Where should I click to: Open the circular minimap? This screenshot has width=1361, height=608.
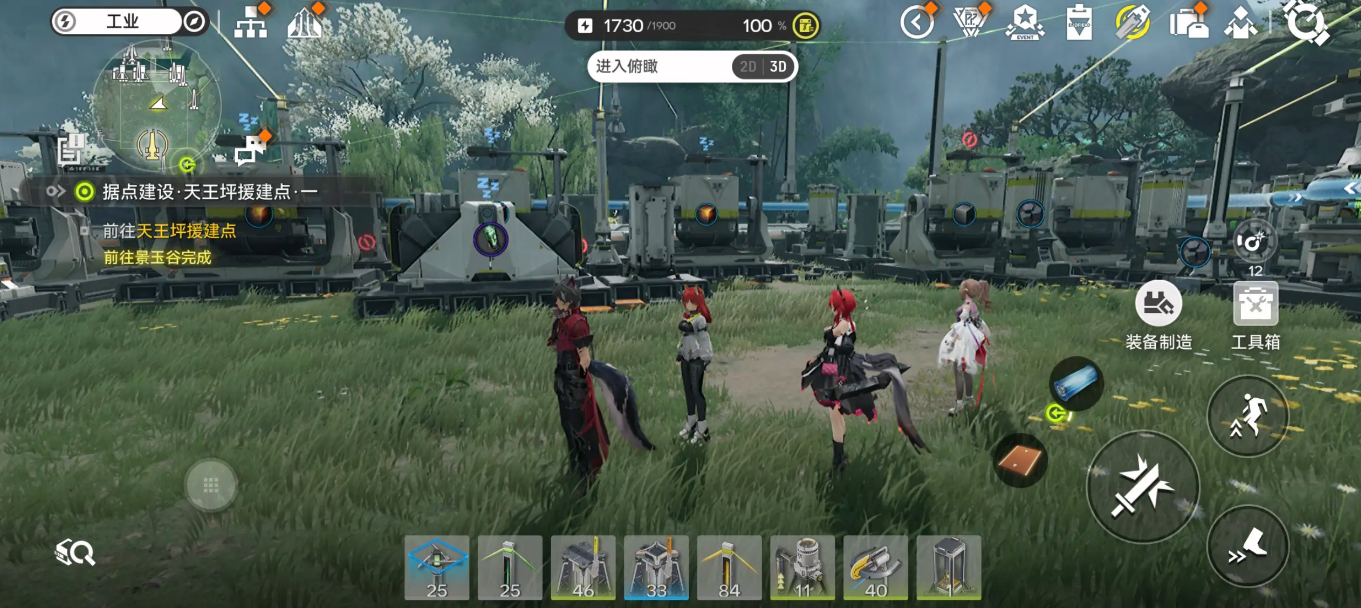[156, 104]
